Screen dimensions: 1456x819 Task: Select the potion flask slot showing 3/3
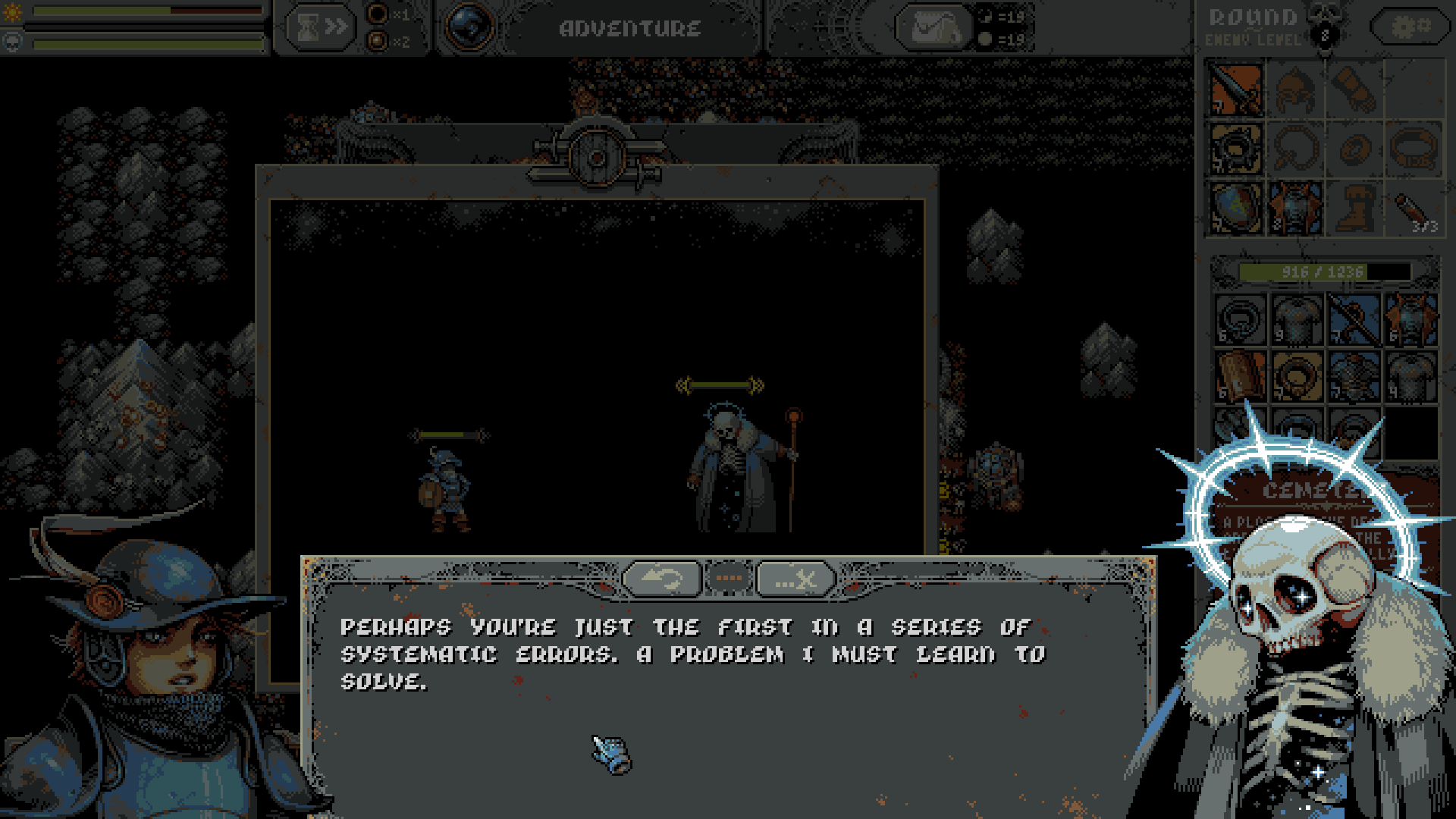[1414, 208]
